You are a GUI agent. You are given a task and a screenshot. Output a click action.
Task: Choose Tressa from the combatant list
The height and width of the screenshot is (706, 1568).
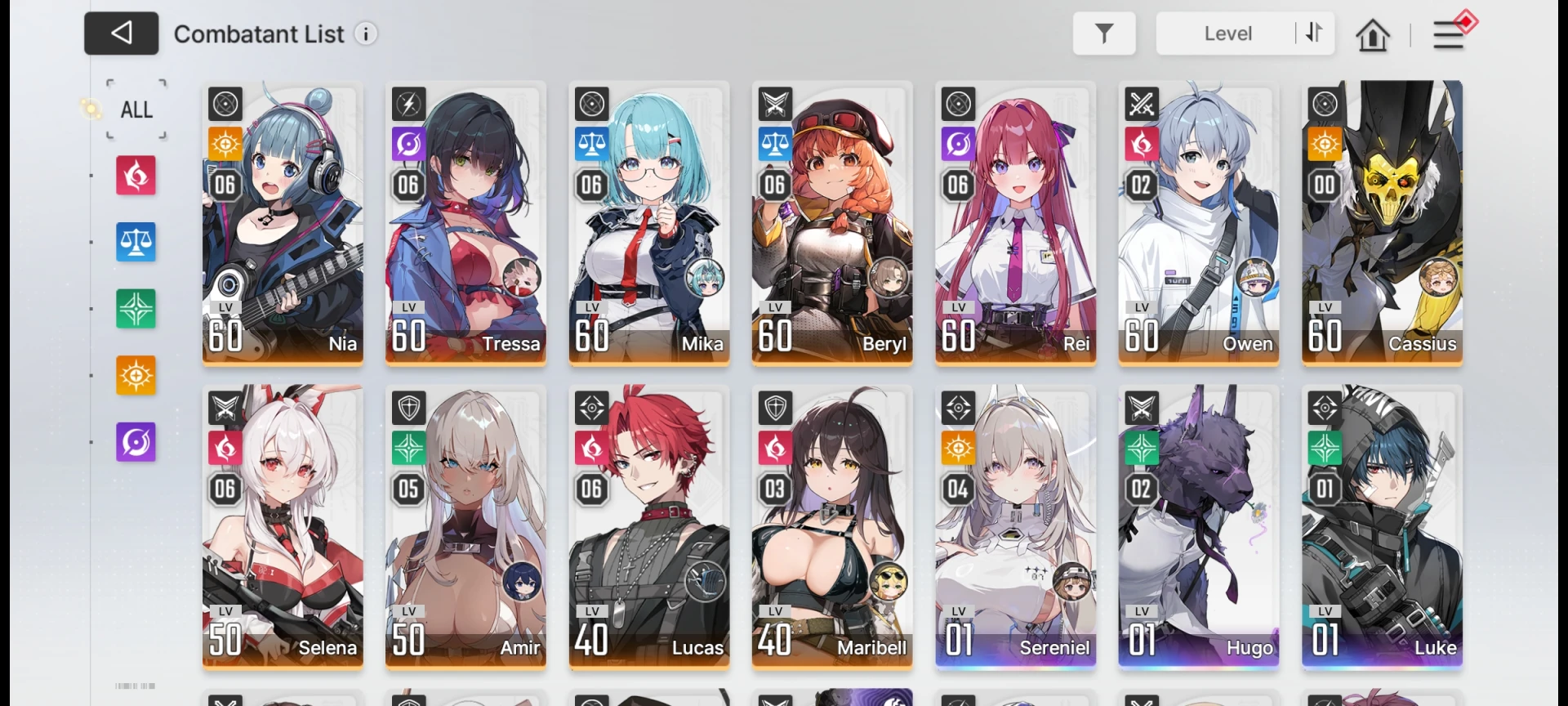pyautogui.click(x=465, y=222)
